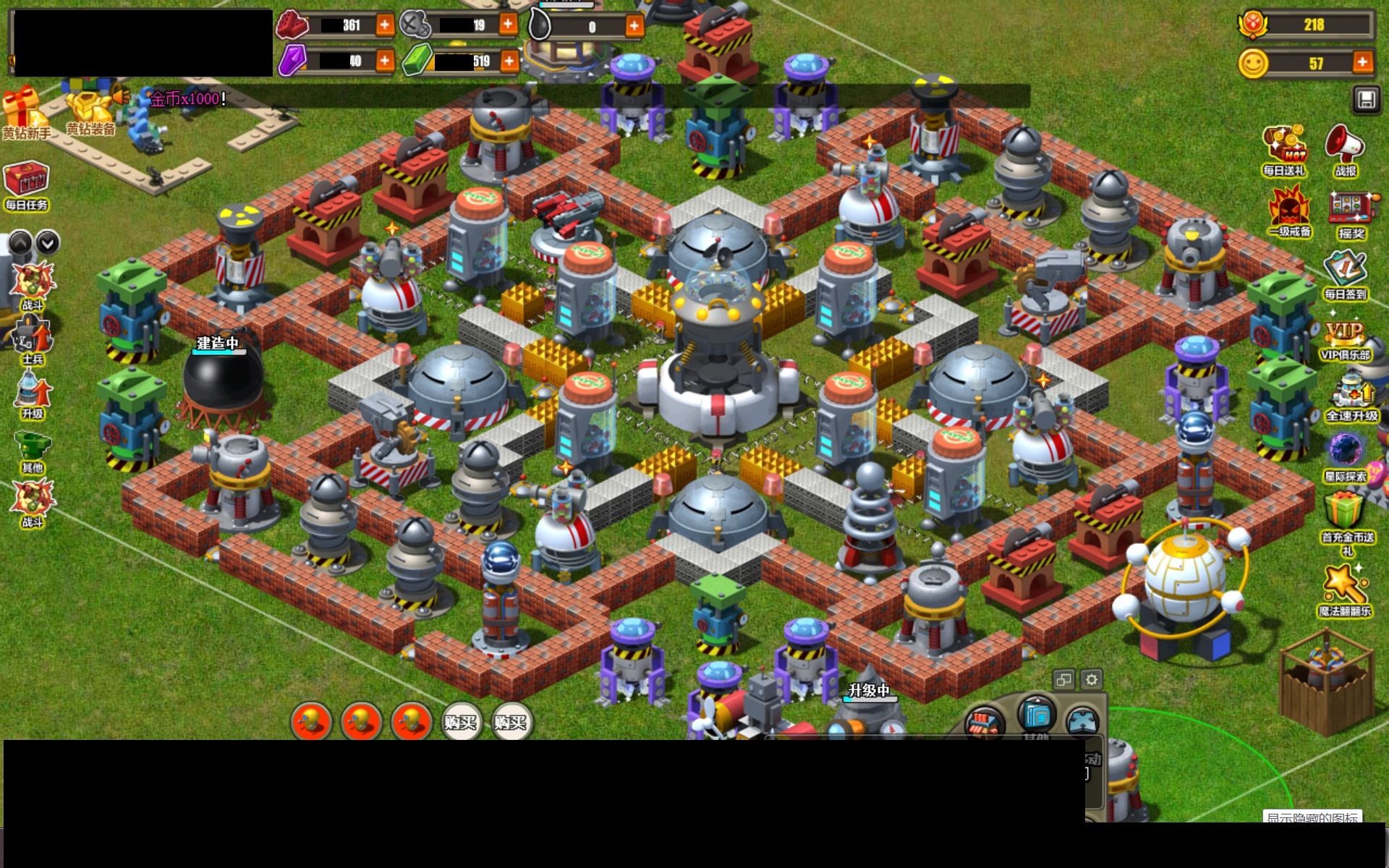Open the 每日送礼 daily gift chest
The height and width of the screenshot is (868, 1389).
tap(1284, 150)
